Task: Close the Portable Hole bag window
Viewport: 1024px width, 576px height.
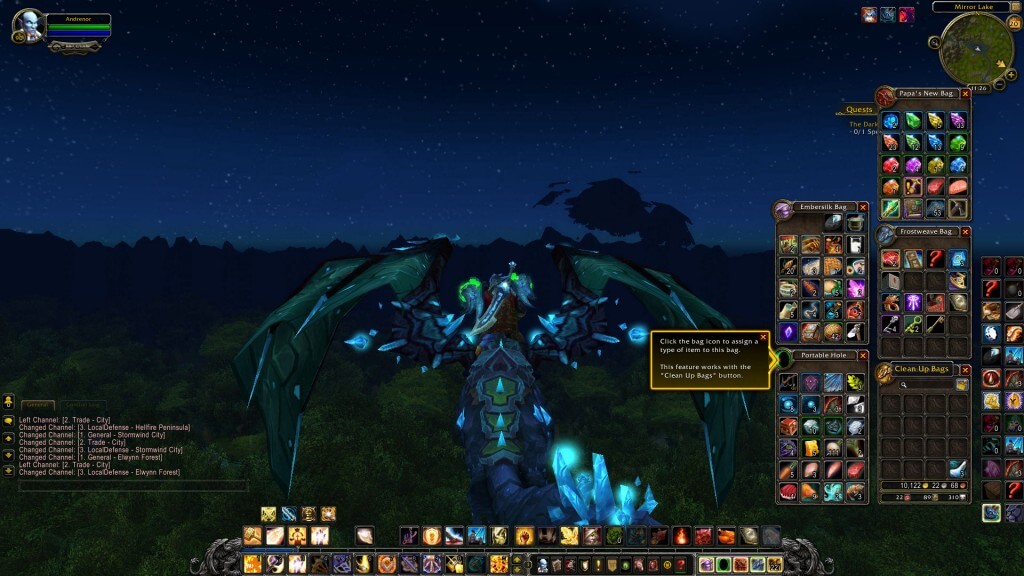Action: pyautogui.click(x=863, y=356)
